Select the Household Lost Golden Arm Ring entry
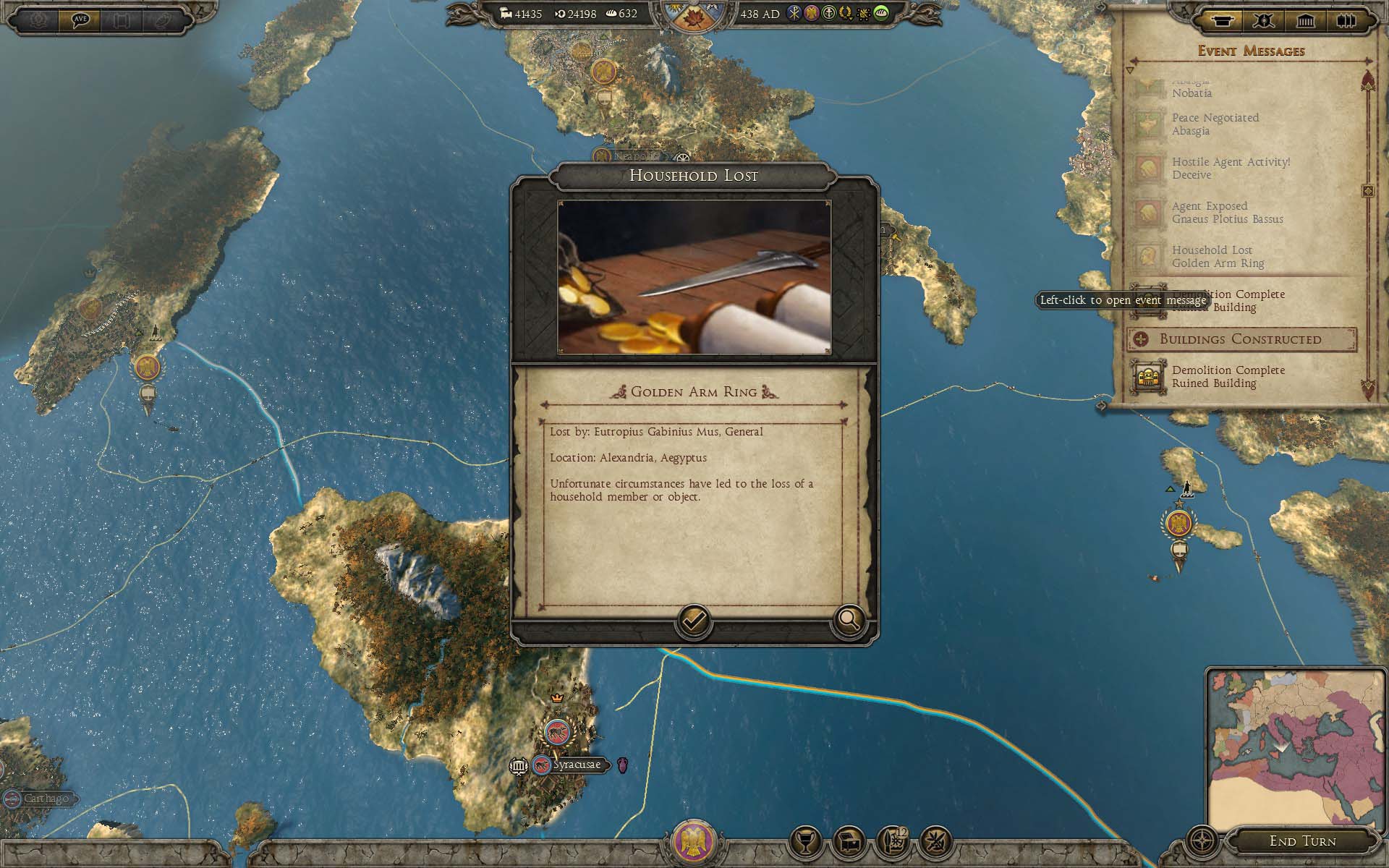Image resolution: width=1389 pixels, height=868 pixels. [x=1218, y=257]
